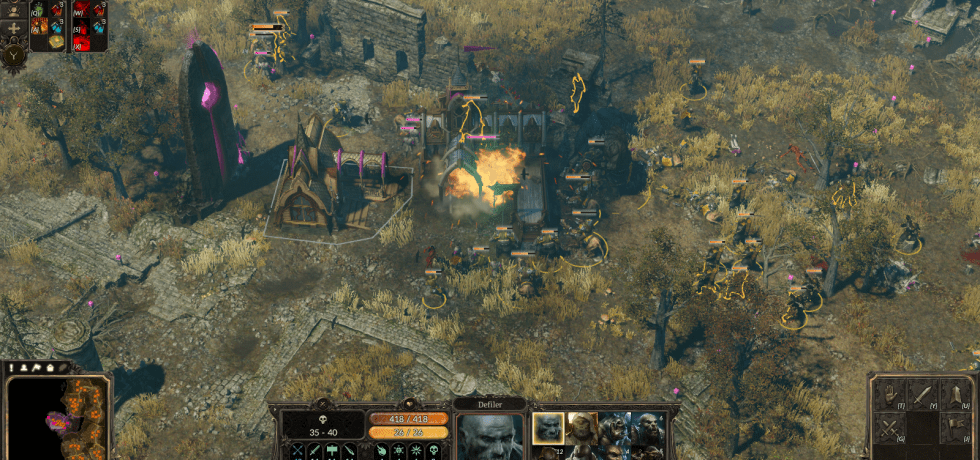Select the Defiler large portrait

(490, 436)
